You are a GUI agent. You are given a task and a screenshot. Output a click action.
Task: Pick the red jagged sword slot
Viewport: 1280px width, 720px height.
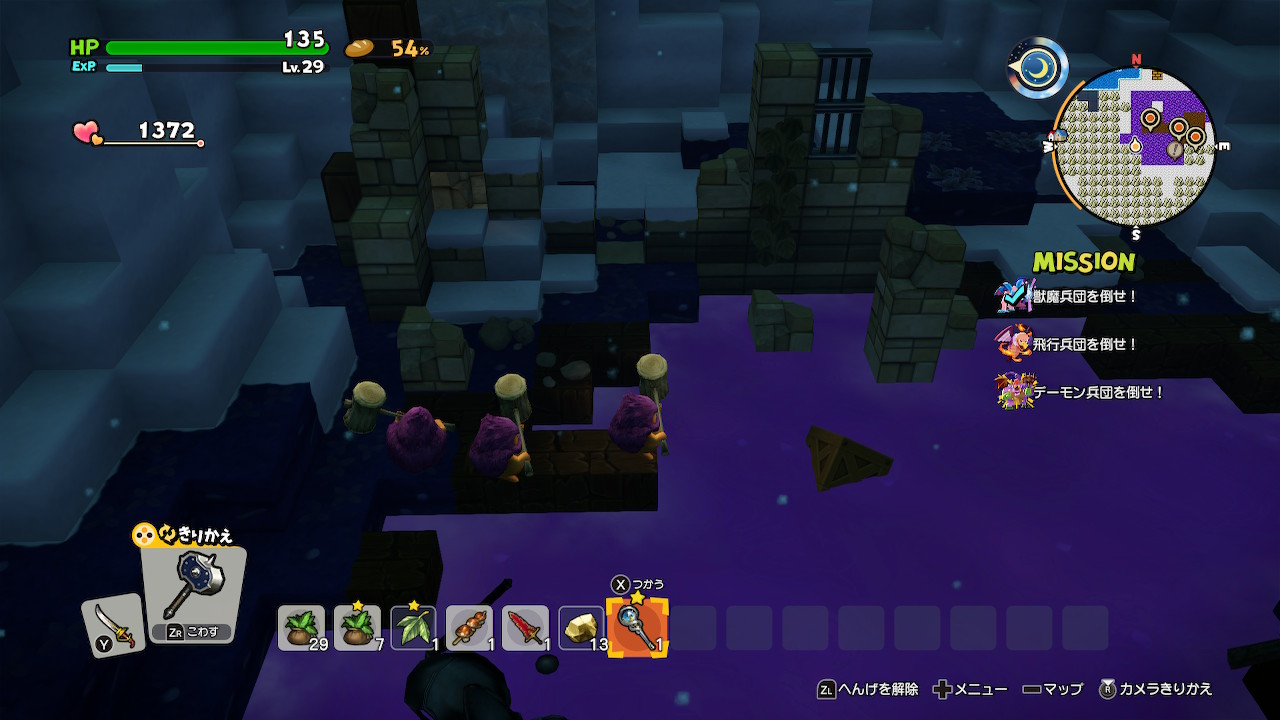(x=525, y=628)
